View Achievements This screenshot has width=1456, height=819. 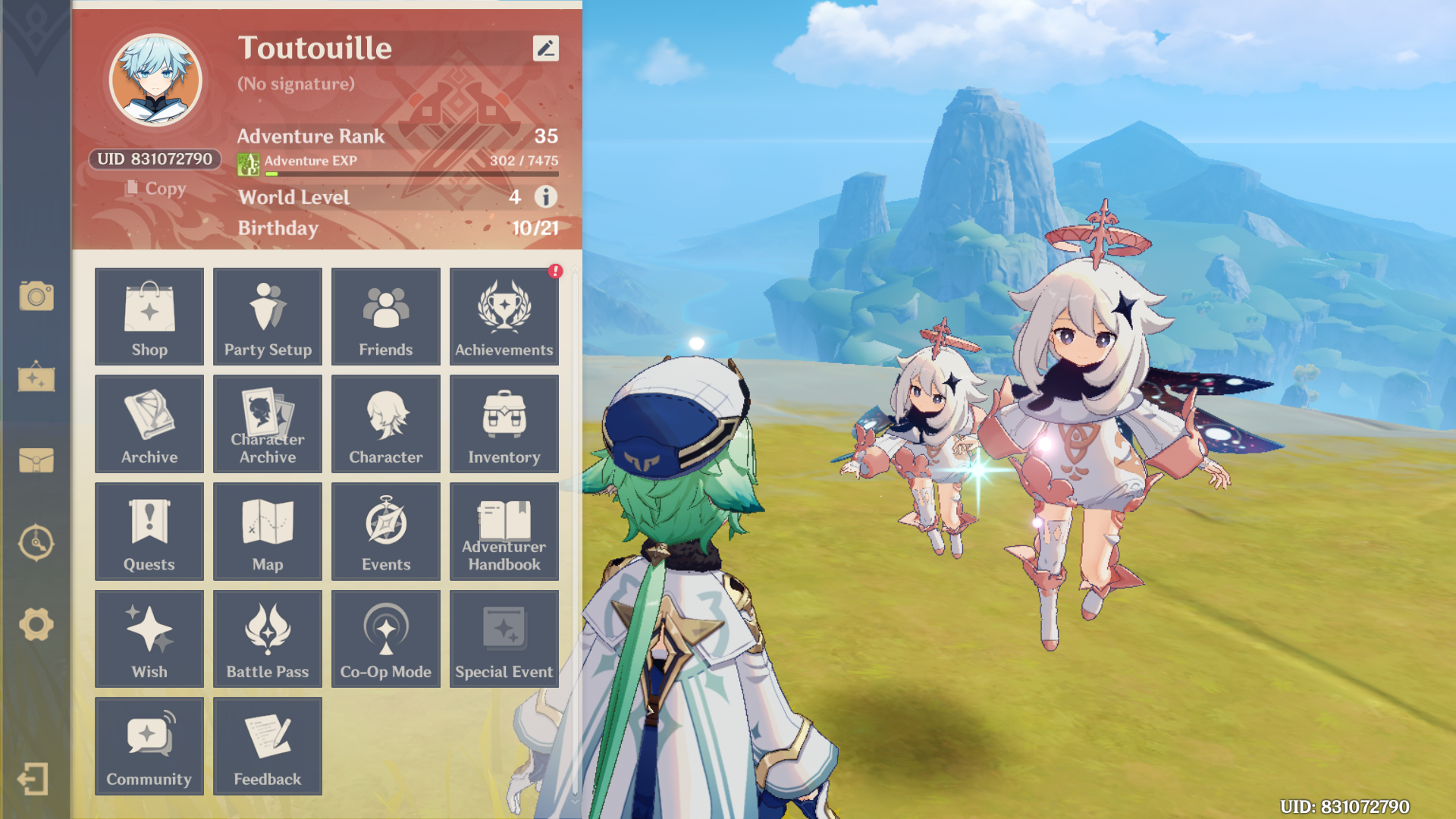[x=504, y=316]
